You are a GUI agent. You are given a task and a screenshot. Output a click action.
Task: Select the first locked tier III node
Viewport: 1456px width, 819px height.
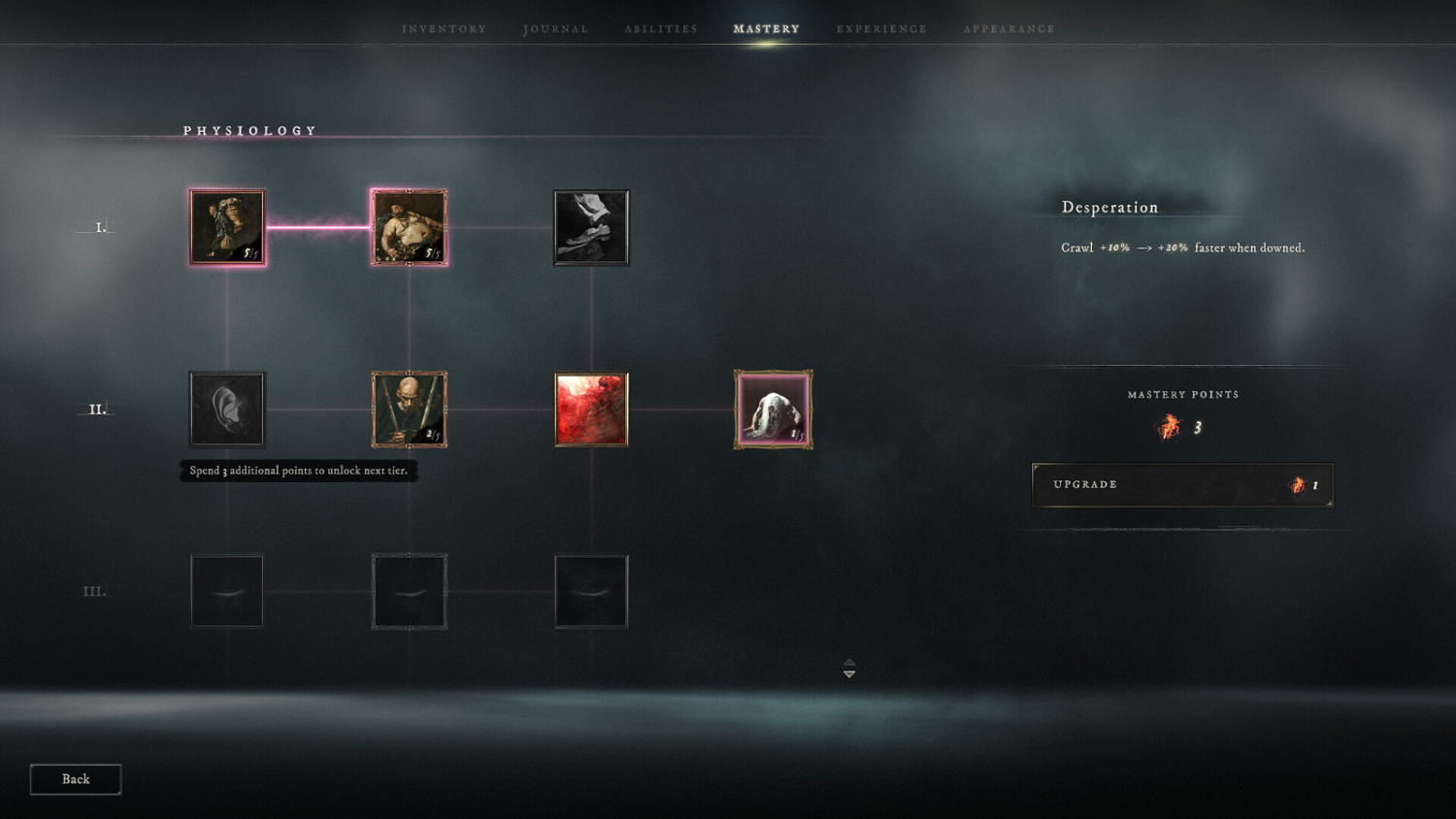coord(227,590)
